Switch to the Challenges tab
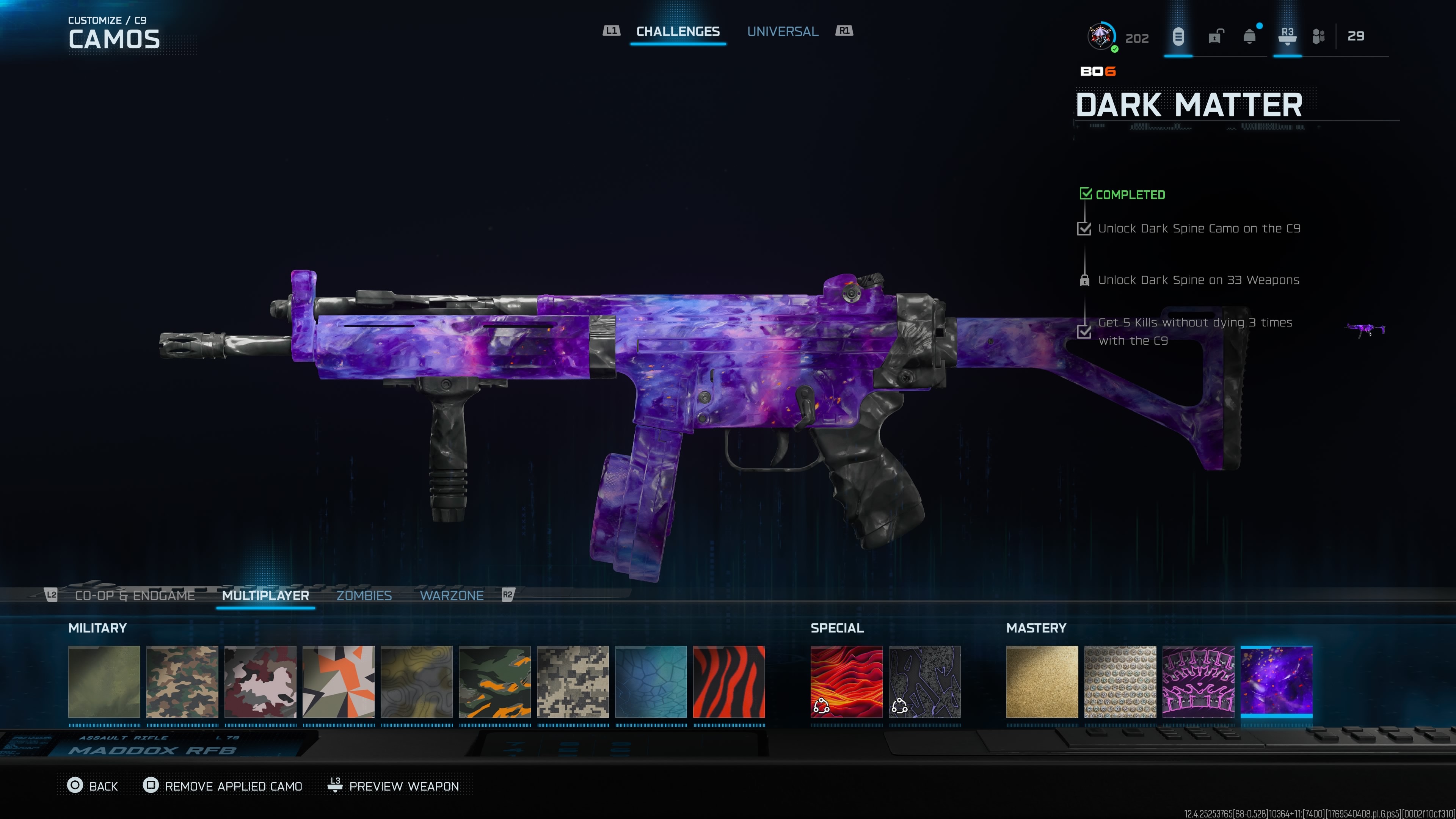 tap(678, 31)
